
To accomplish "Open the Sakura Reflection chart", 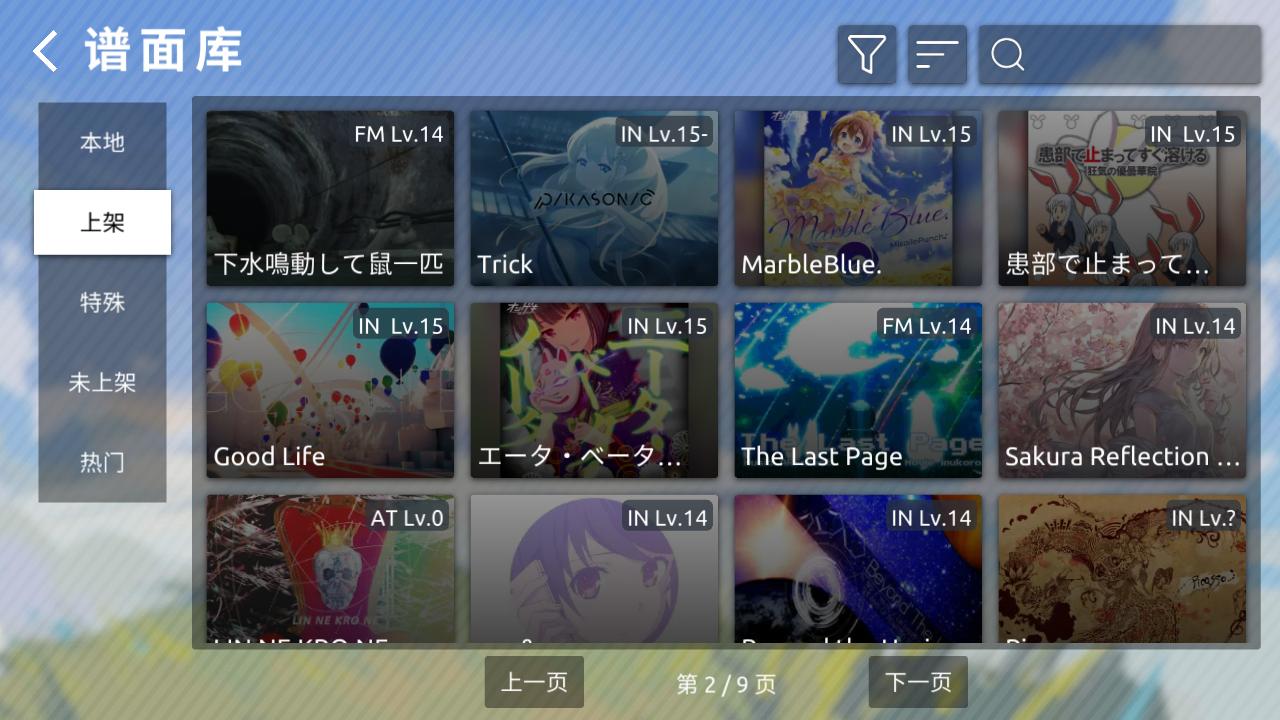I will [x=1121, y=390].
